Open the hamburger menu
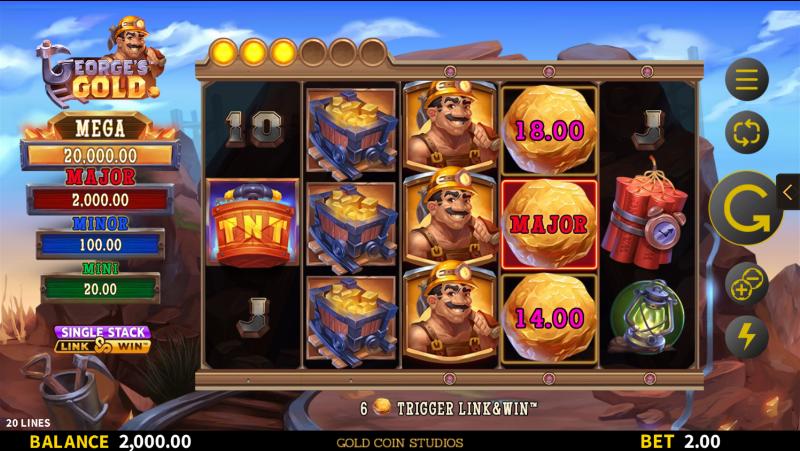 [x=747, y=79]
